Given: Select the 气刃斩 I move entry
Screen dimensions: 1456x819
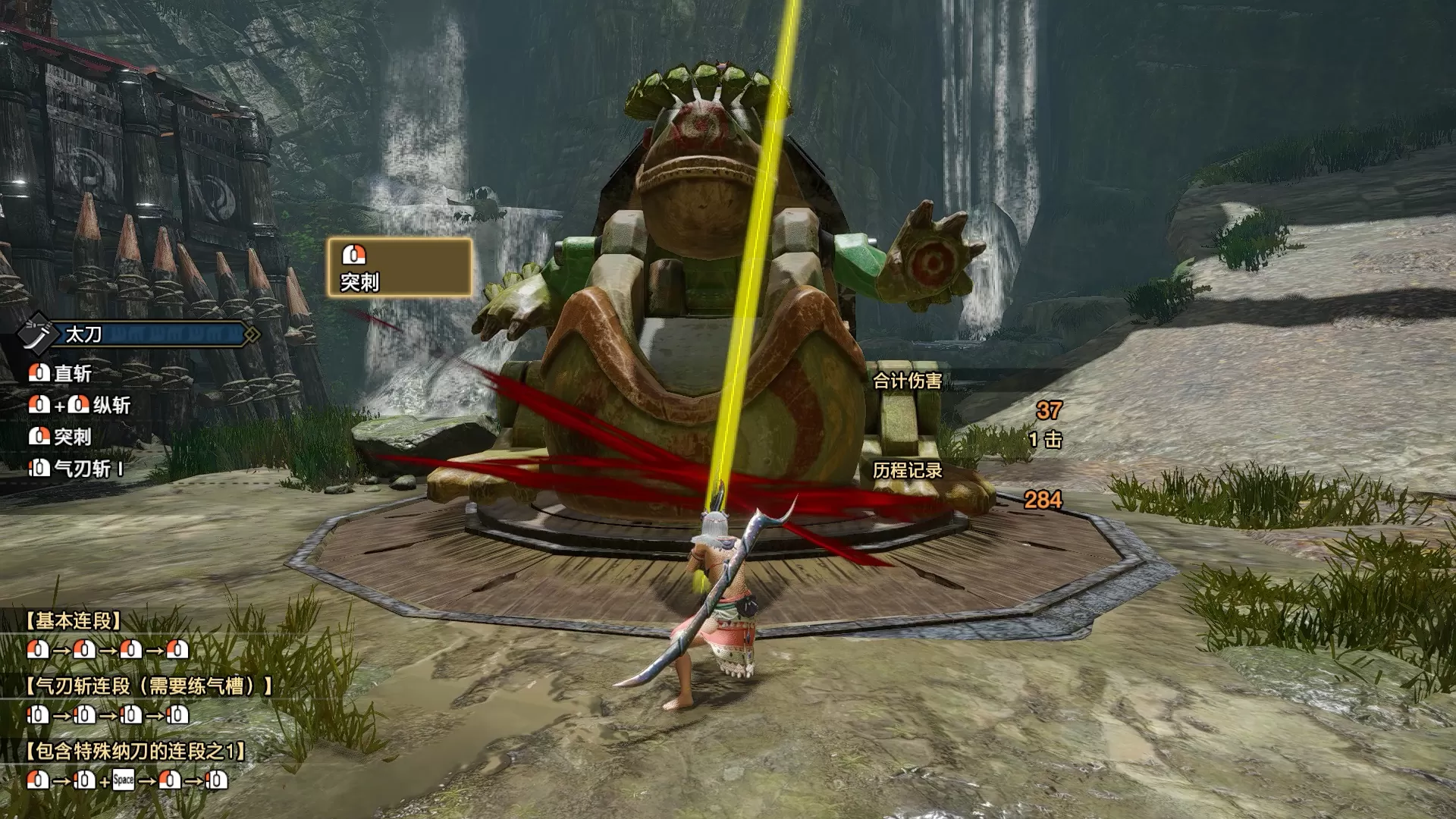Looking at the screenshot, I should [x=76, y=469].
